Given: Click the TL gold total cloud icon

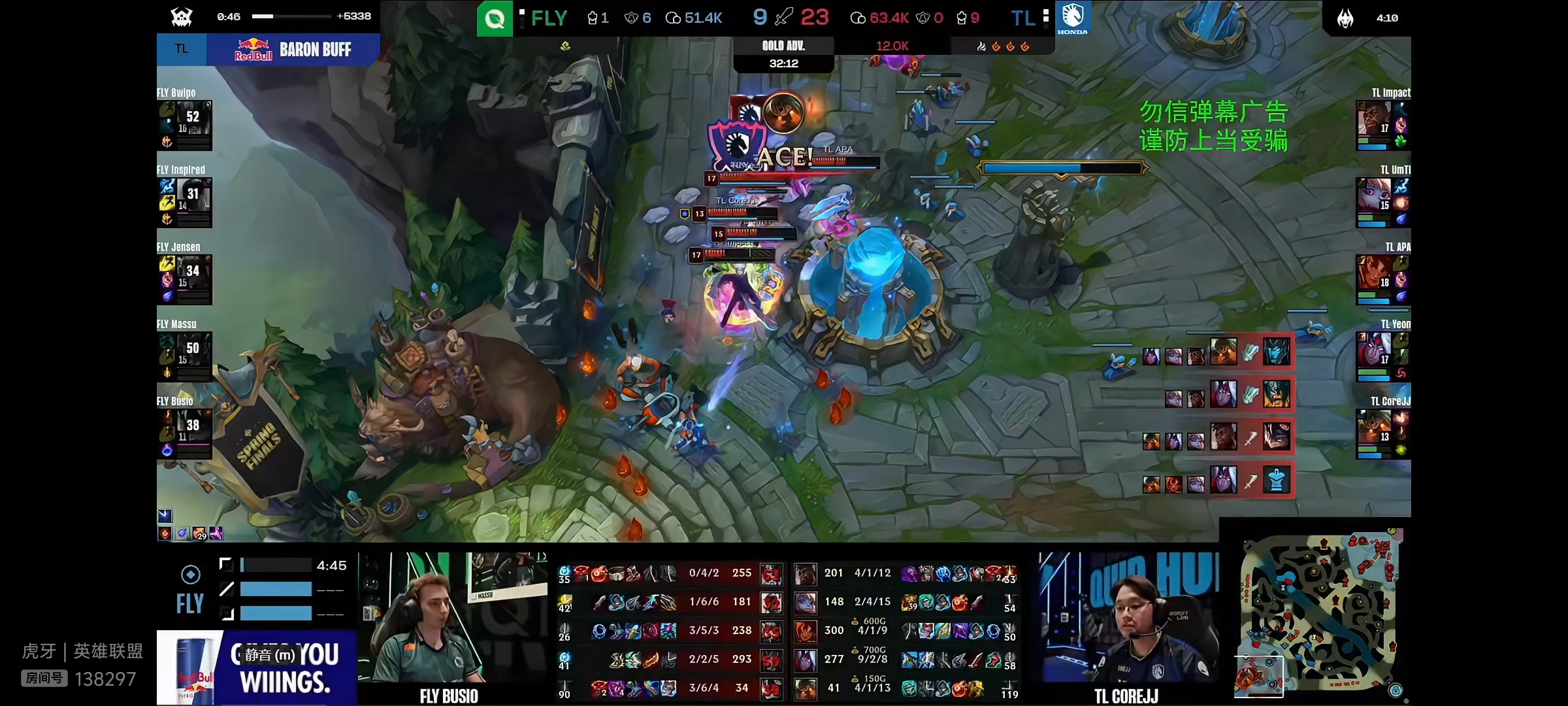Looking at the screenshot, I should (857, 18).
